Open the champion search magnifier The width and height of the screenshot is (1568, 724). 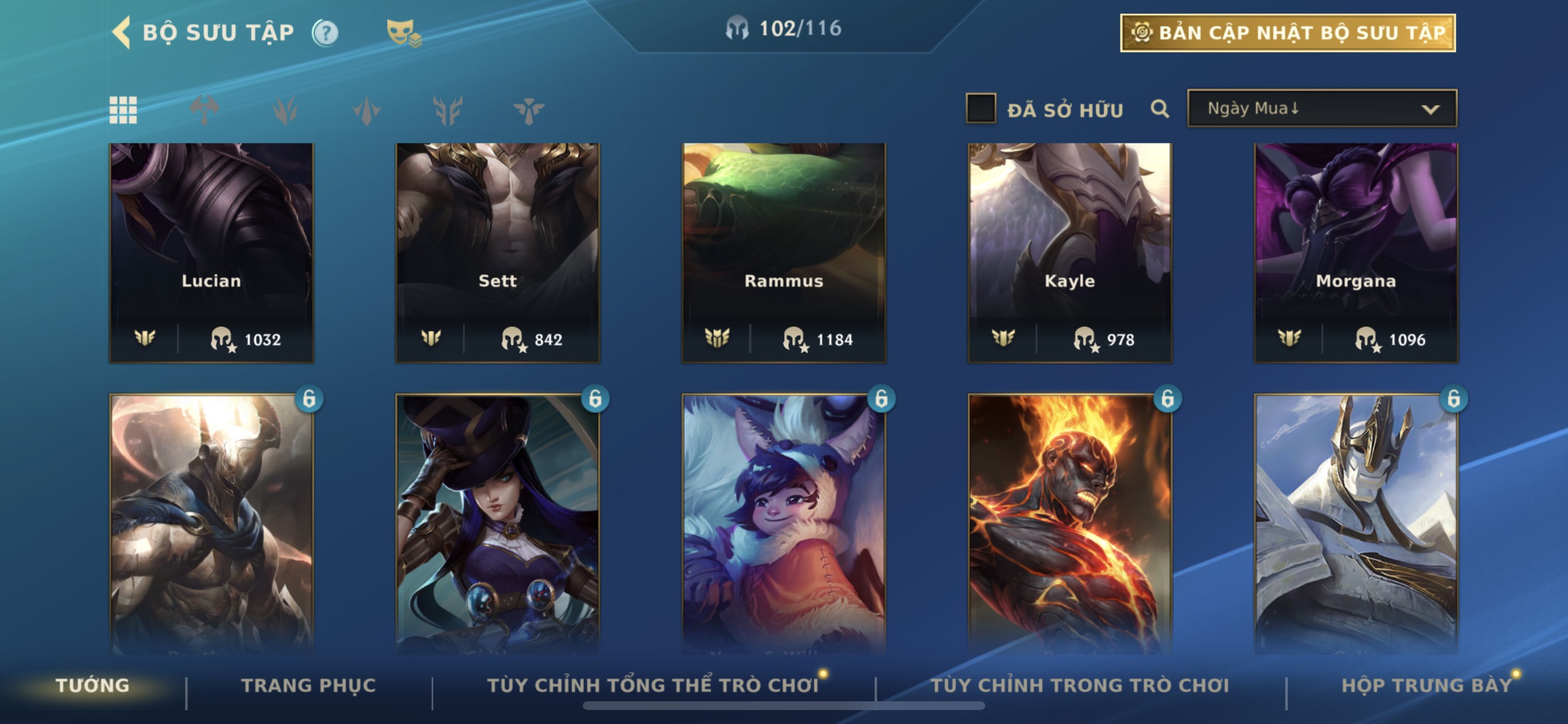(x=1160, y=109)
